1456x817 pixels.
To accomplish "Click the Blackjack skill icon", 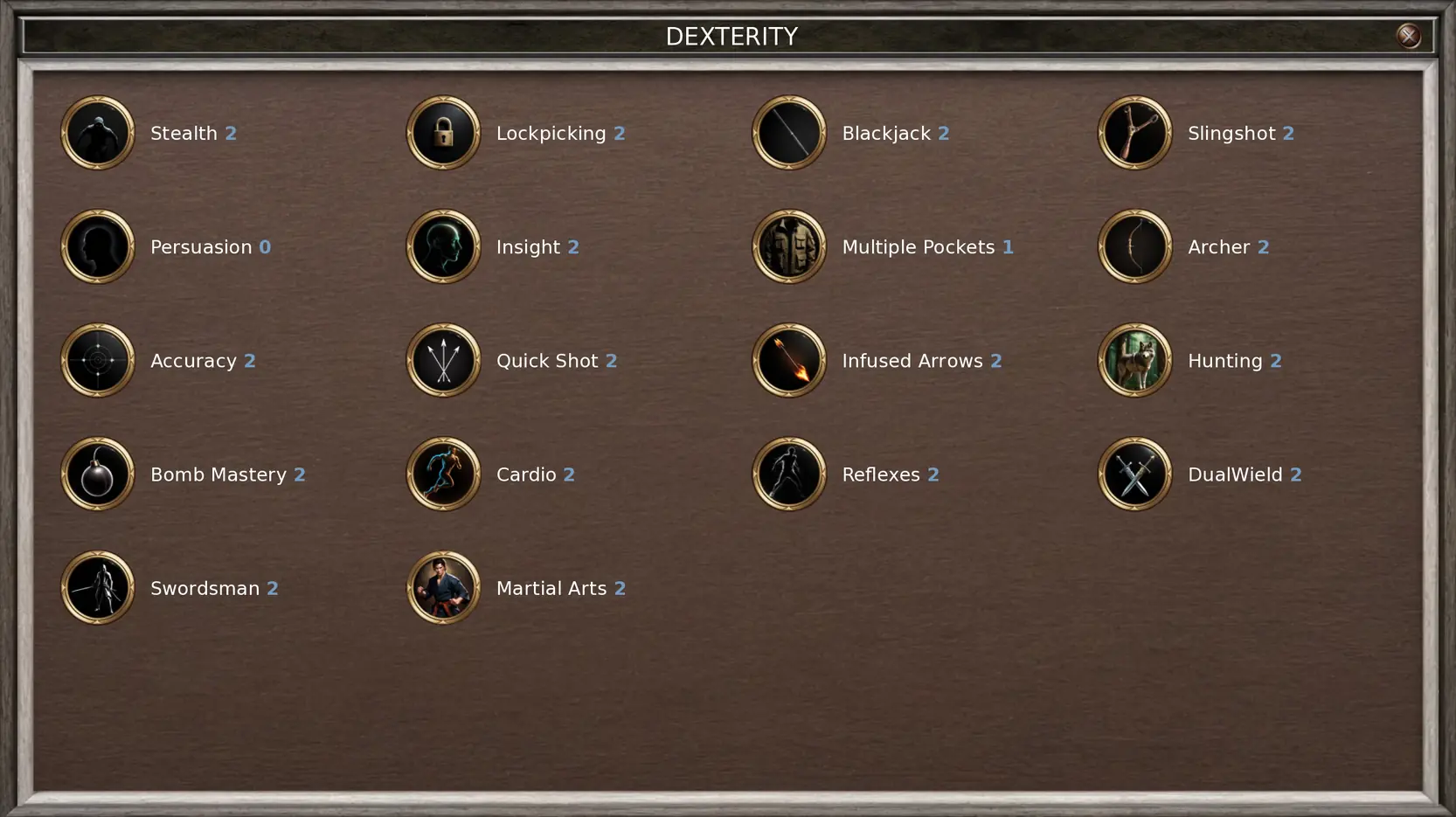I will pyautogui.click(x=789, y=133).
